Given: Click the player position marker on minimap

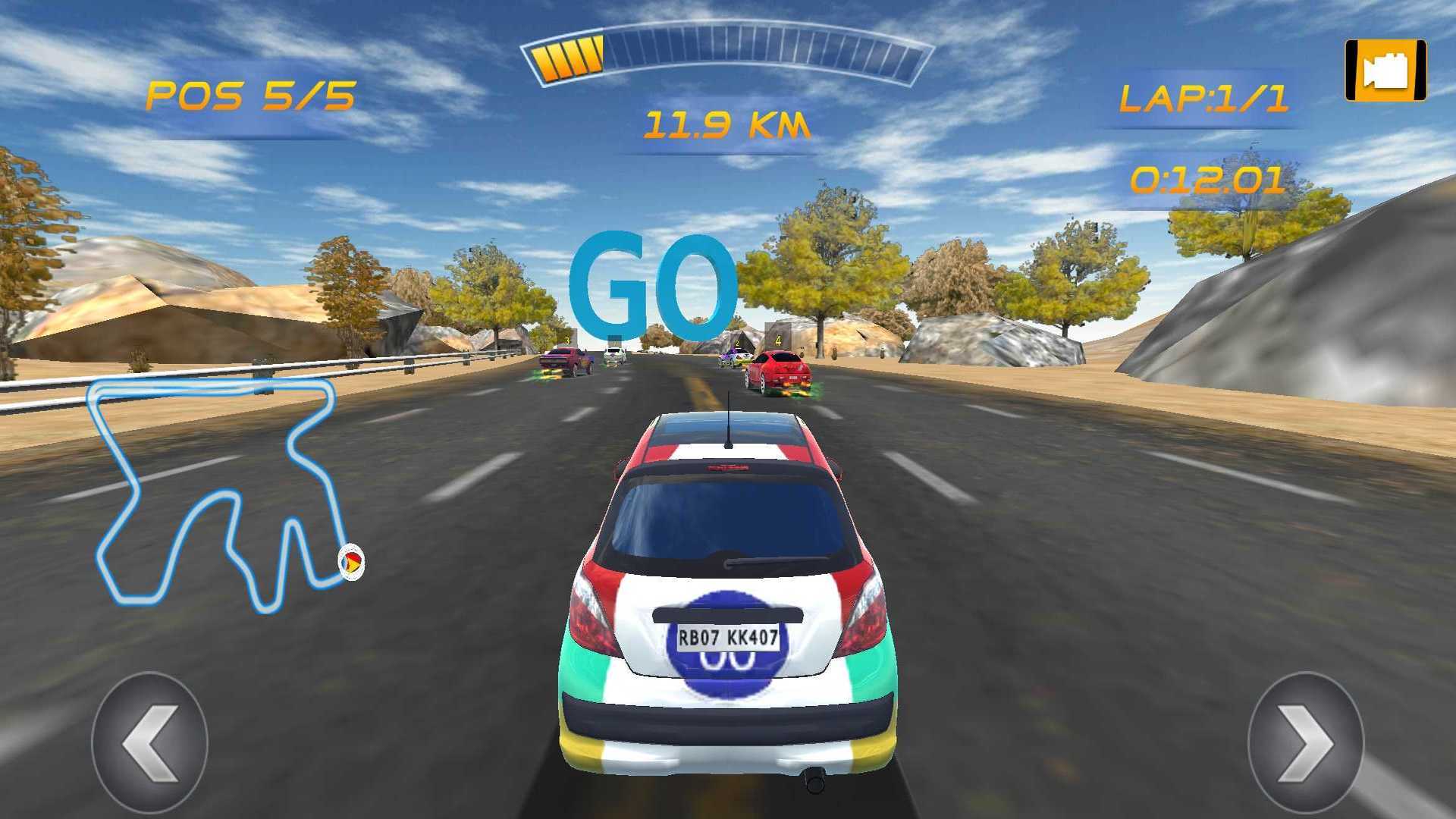Looking at the screenshot, I should click(351, 563).
